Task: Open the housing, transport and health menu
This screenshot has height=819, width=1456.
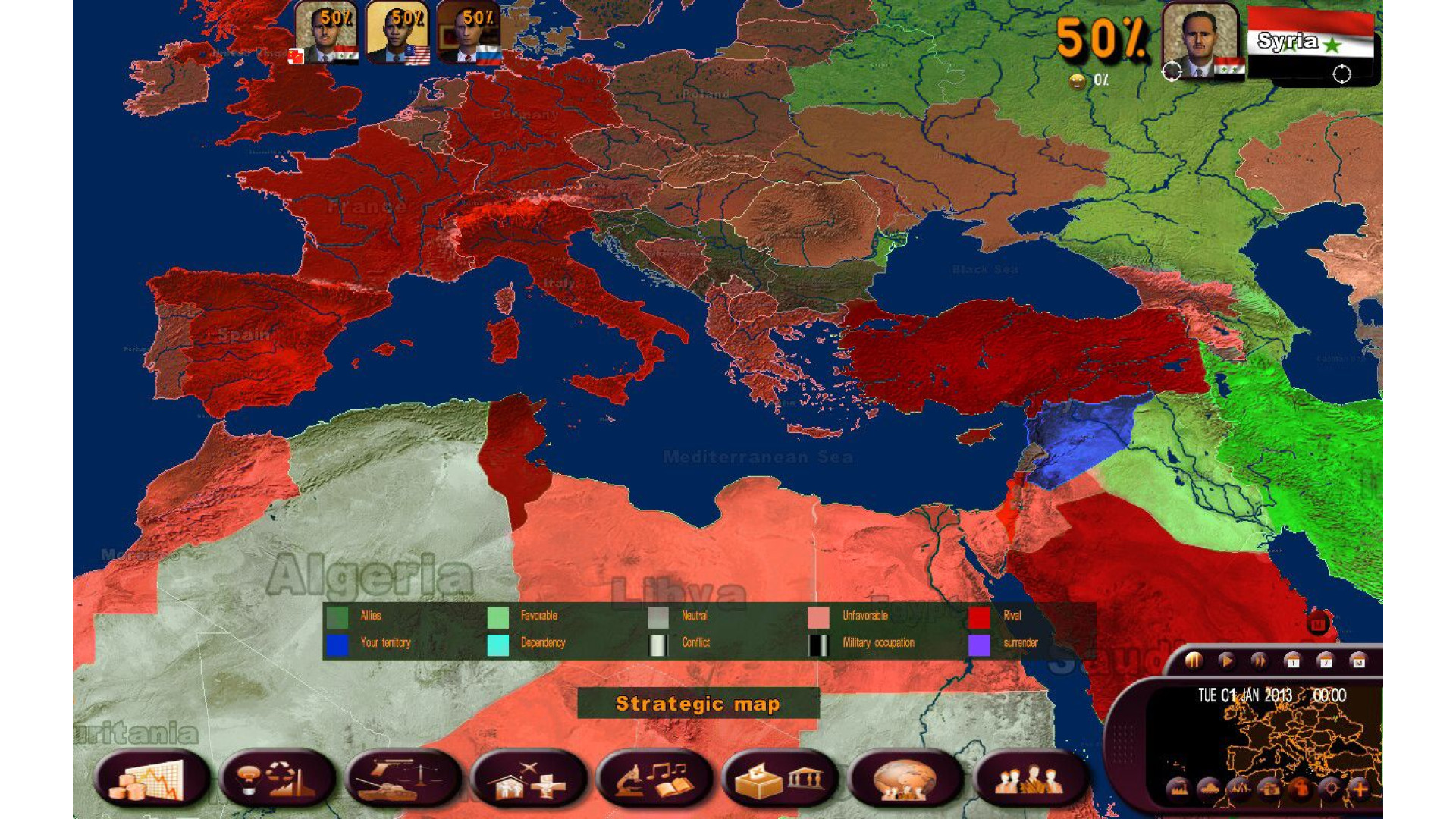Action: coord(529,780)
